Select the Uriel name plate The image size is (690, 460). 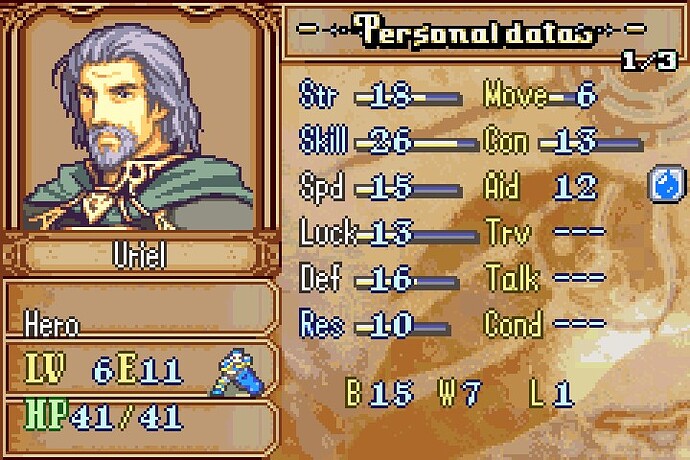pyautogui.click(x=139, y=253)
